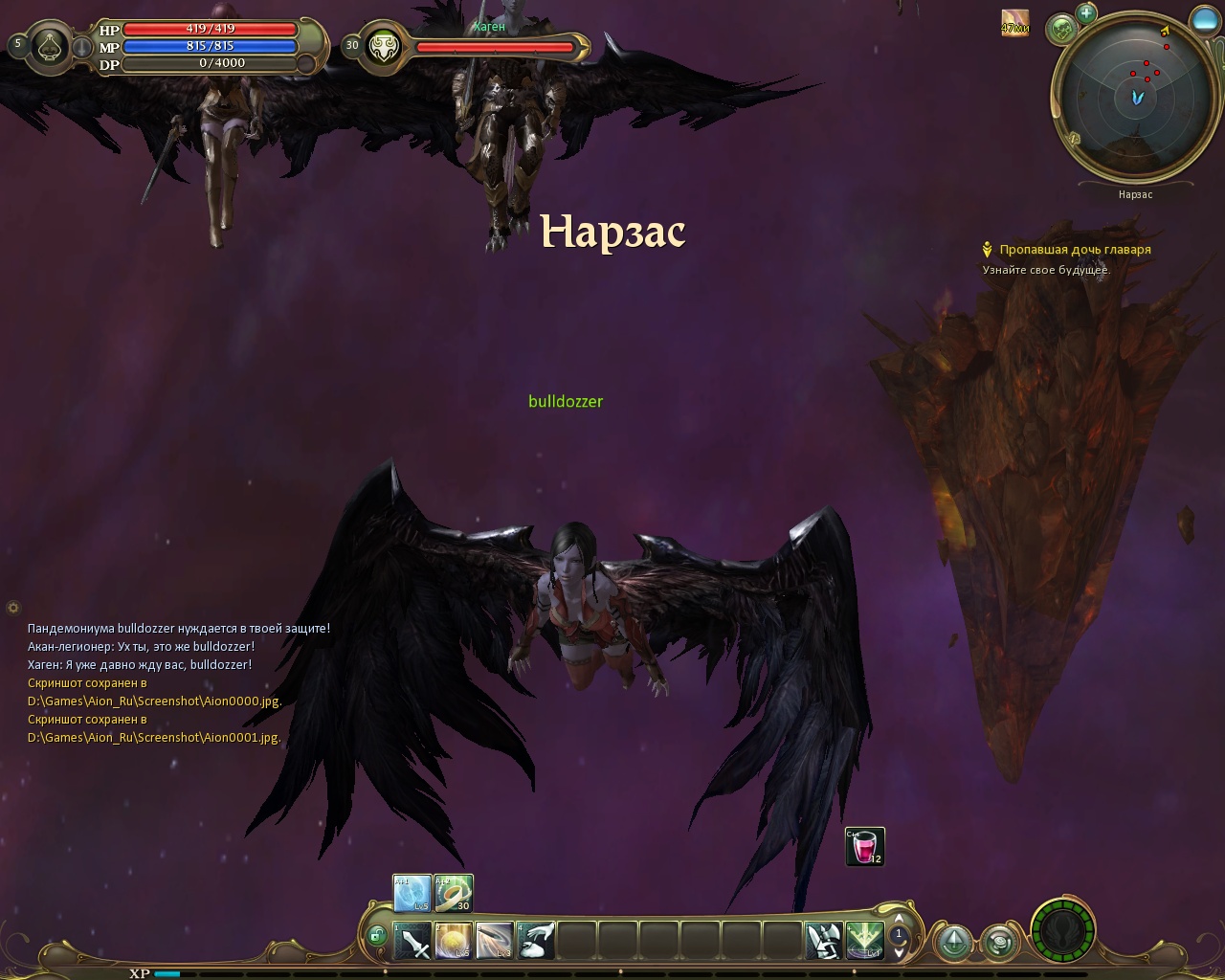Use the axe and arrows skill
This screenshot has width=1225, height=980.
coord(823,941)
